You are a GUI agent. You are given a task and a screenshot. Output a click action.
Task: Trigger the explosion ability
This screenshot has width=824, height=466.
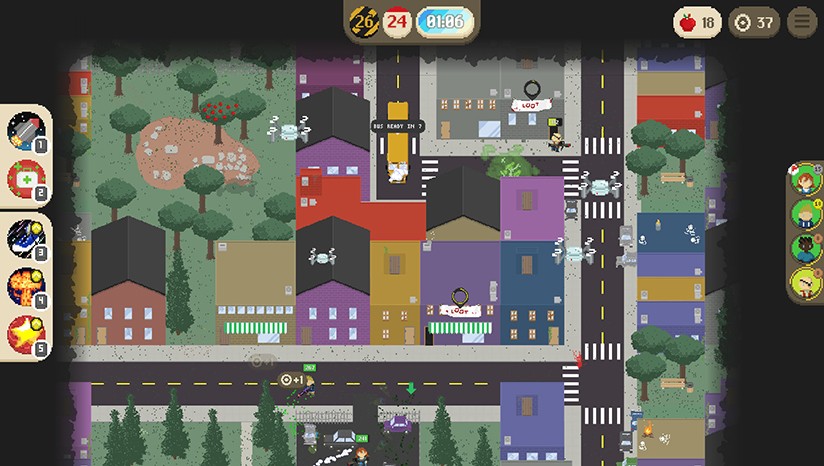[x=24, y=286]
